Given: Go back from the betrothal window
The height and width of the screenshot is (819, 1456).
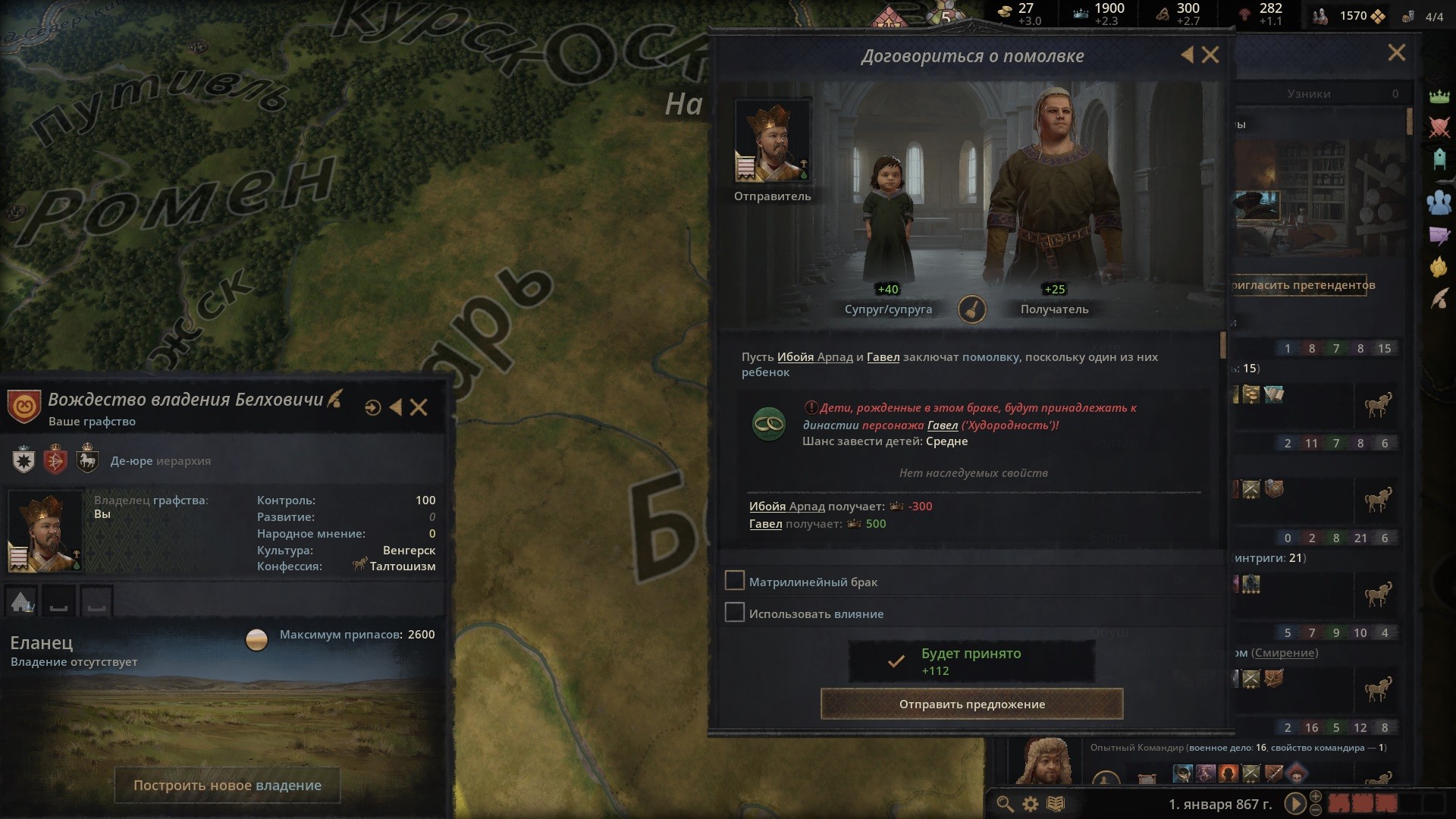Looking at the screenshot, I should 1188,55.
